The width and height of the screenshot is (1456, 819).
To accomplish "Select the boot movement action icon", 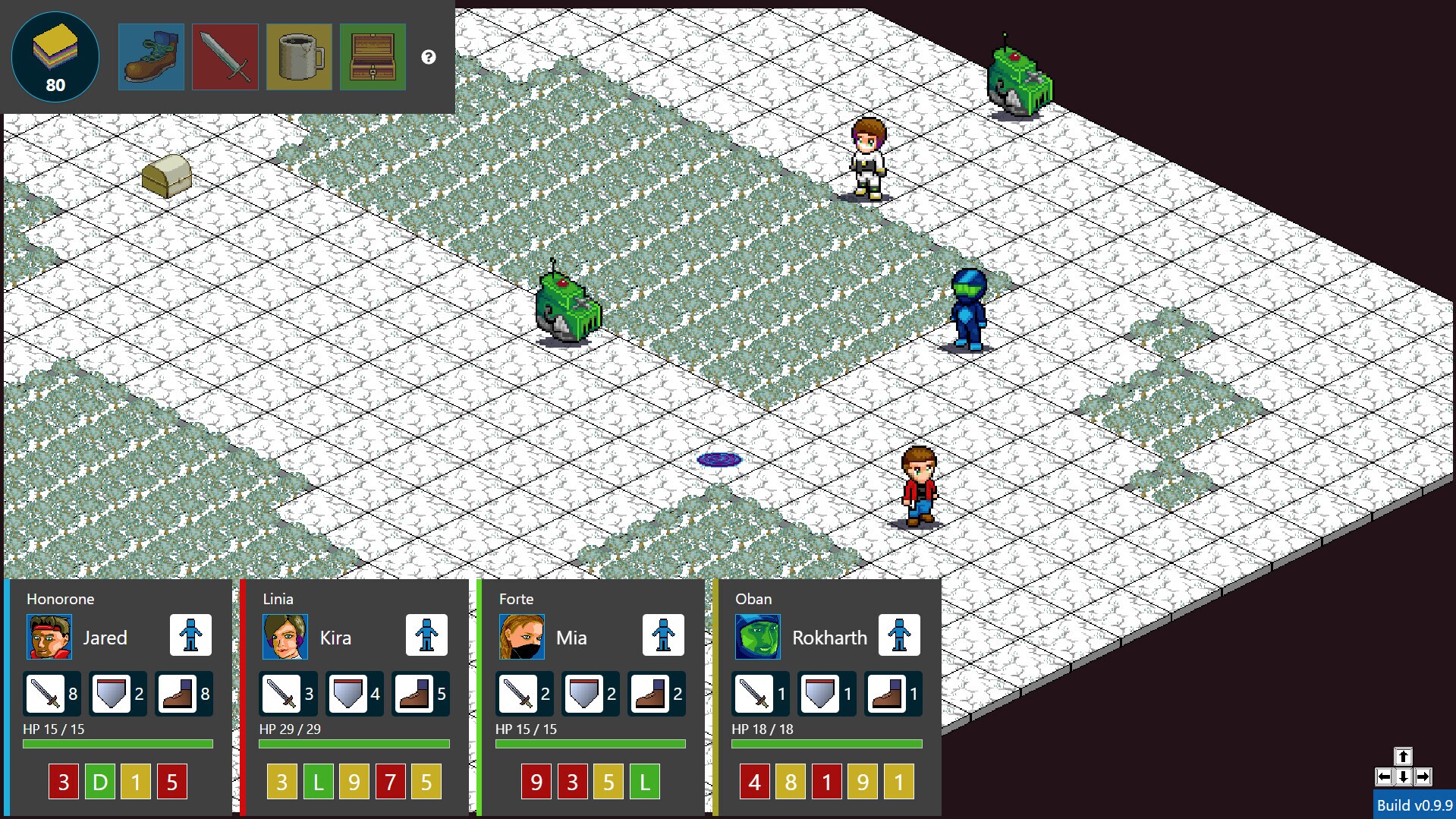I will coord(151,57).
